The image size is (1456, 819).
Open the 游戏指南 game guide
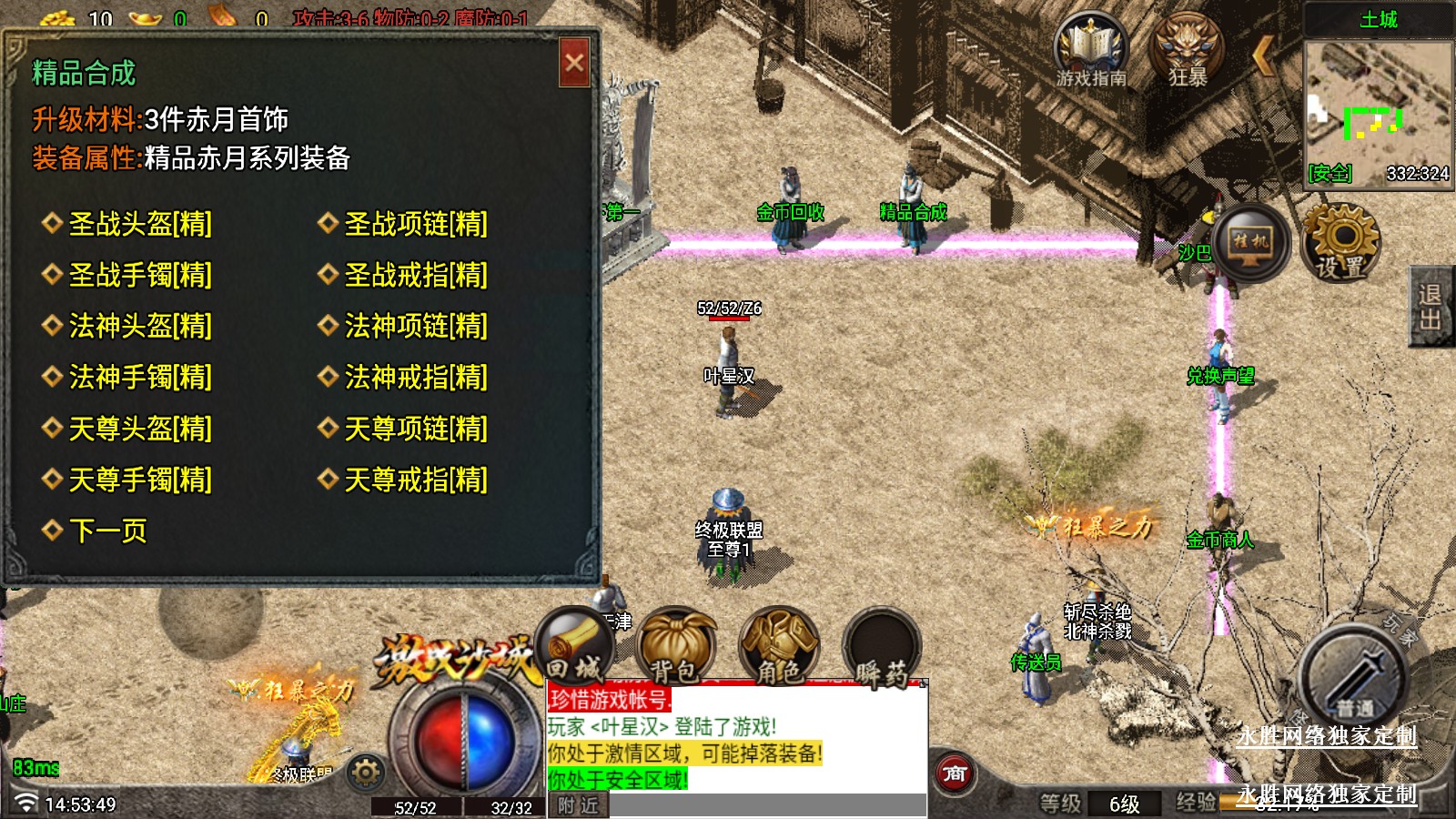point(1090,51)
